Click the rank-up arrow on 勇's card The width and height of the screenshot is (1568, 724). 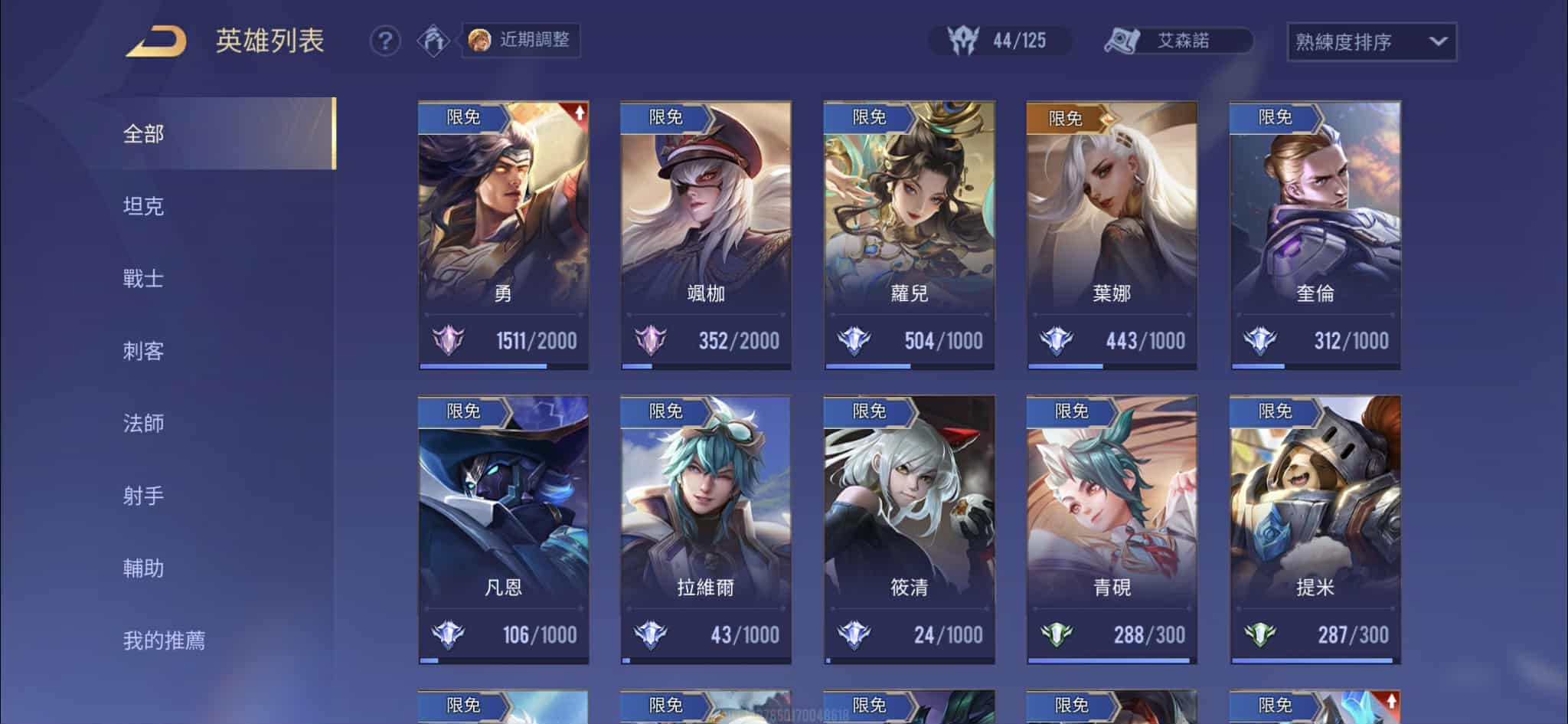point(580,112)
